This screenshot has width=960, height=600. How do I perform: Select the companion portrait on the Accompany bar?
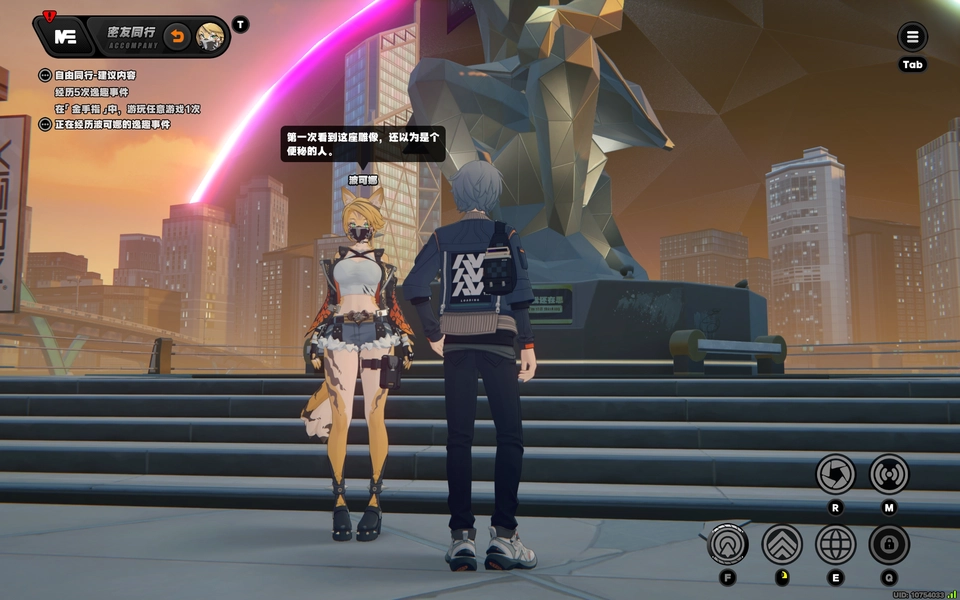click(x=210, y=37)
